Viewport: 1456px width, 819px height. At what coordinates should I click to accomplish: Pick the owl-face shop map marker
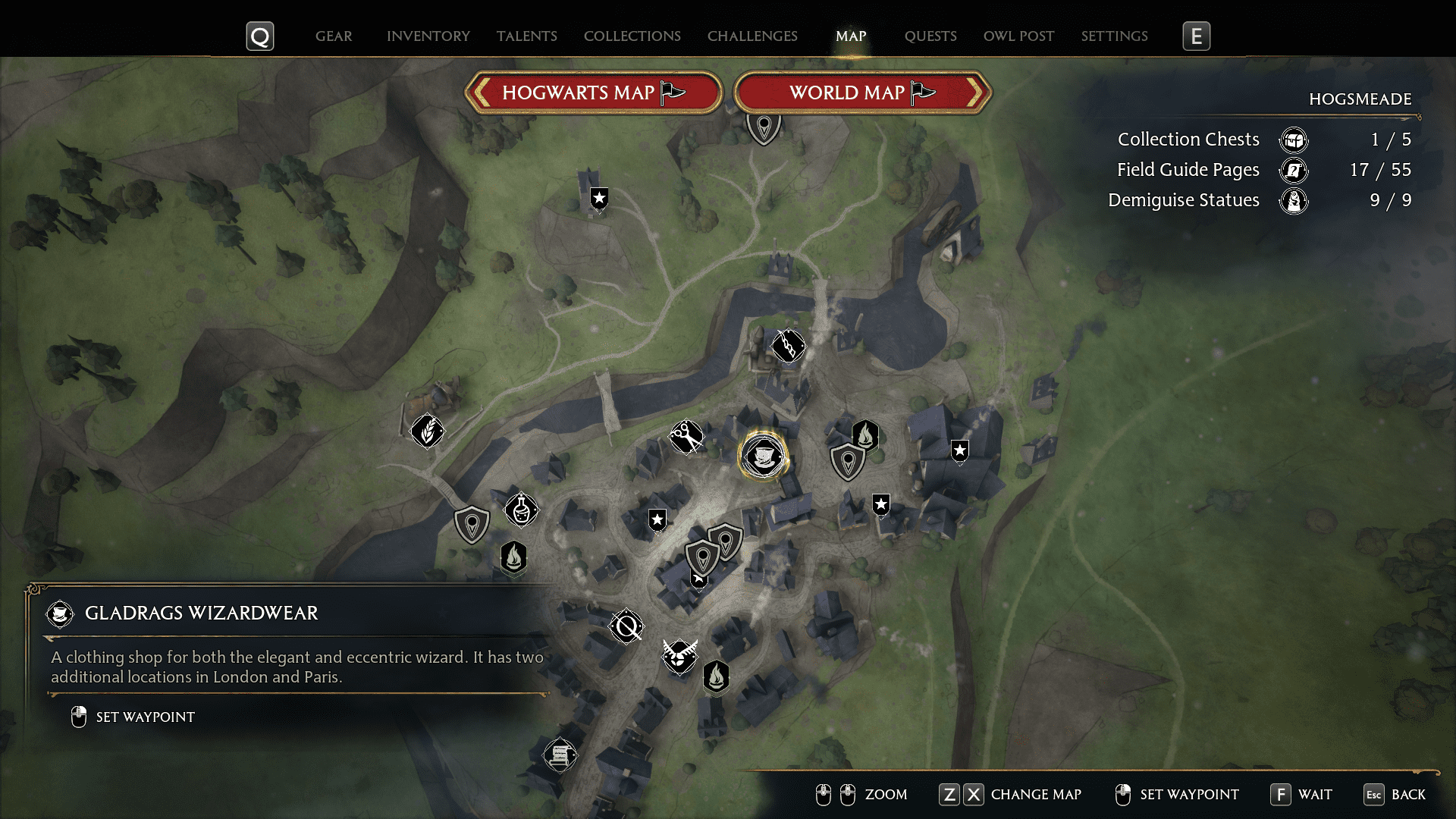679,656
